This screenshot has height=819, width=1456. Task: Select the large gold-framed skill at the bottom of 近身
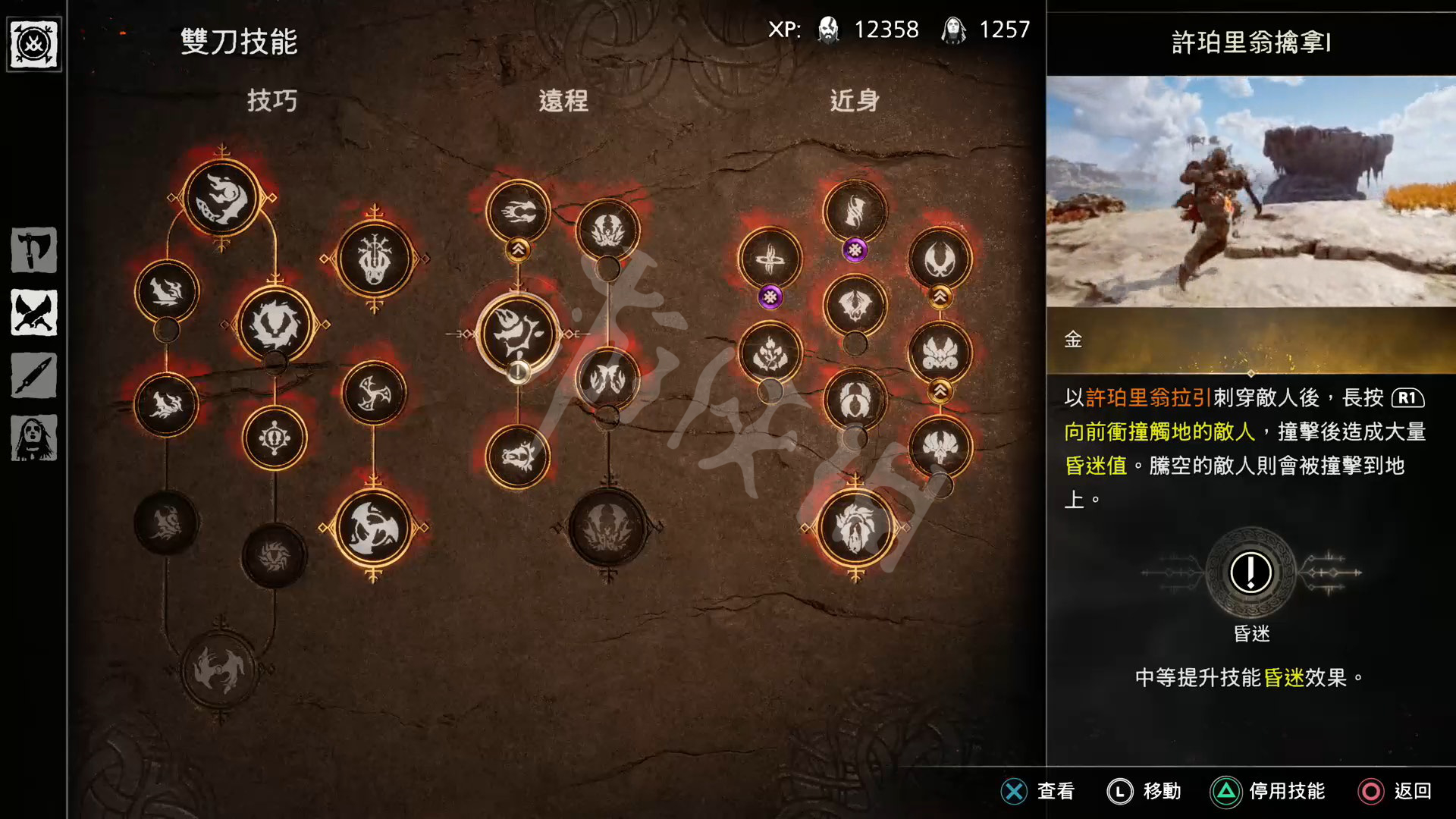click(x=855, y=527)
